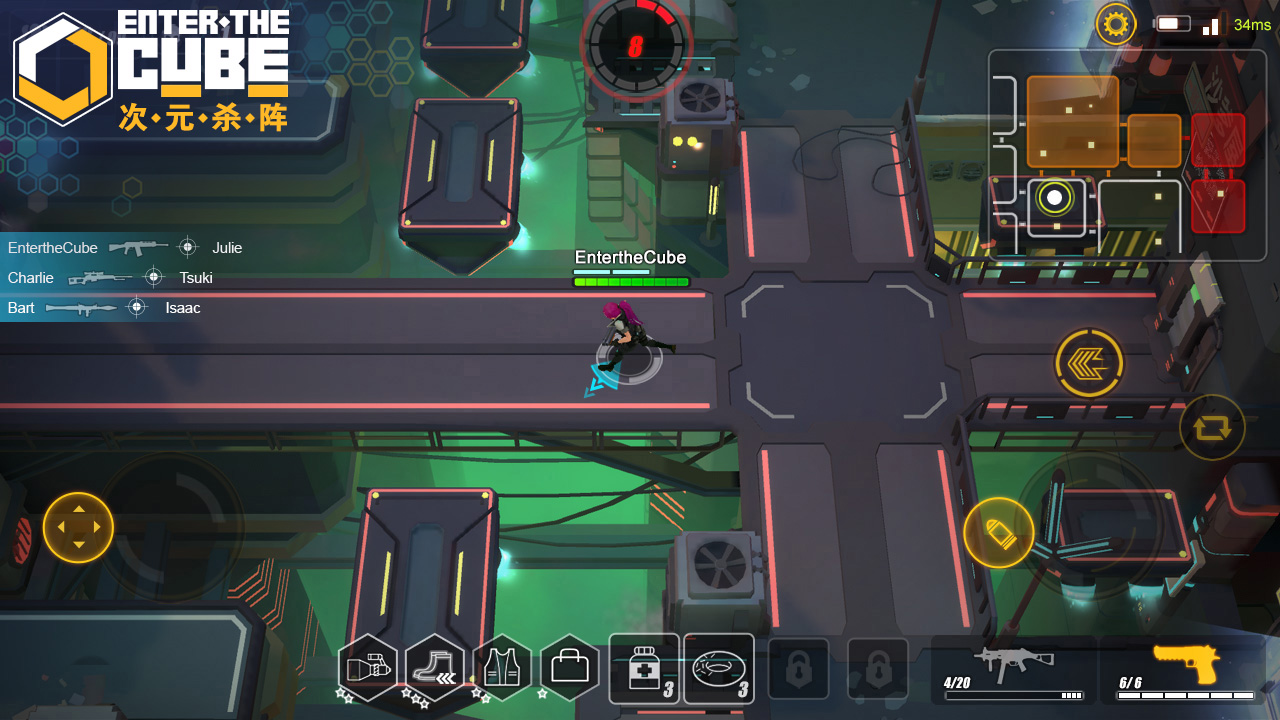Switch to the golden pistol slot

click(x=1186, y=668)
